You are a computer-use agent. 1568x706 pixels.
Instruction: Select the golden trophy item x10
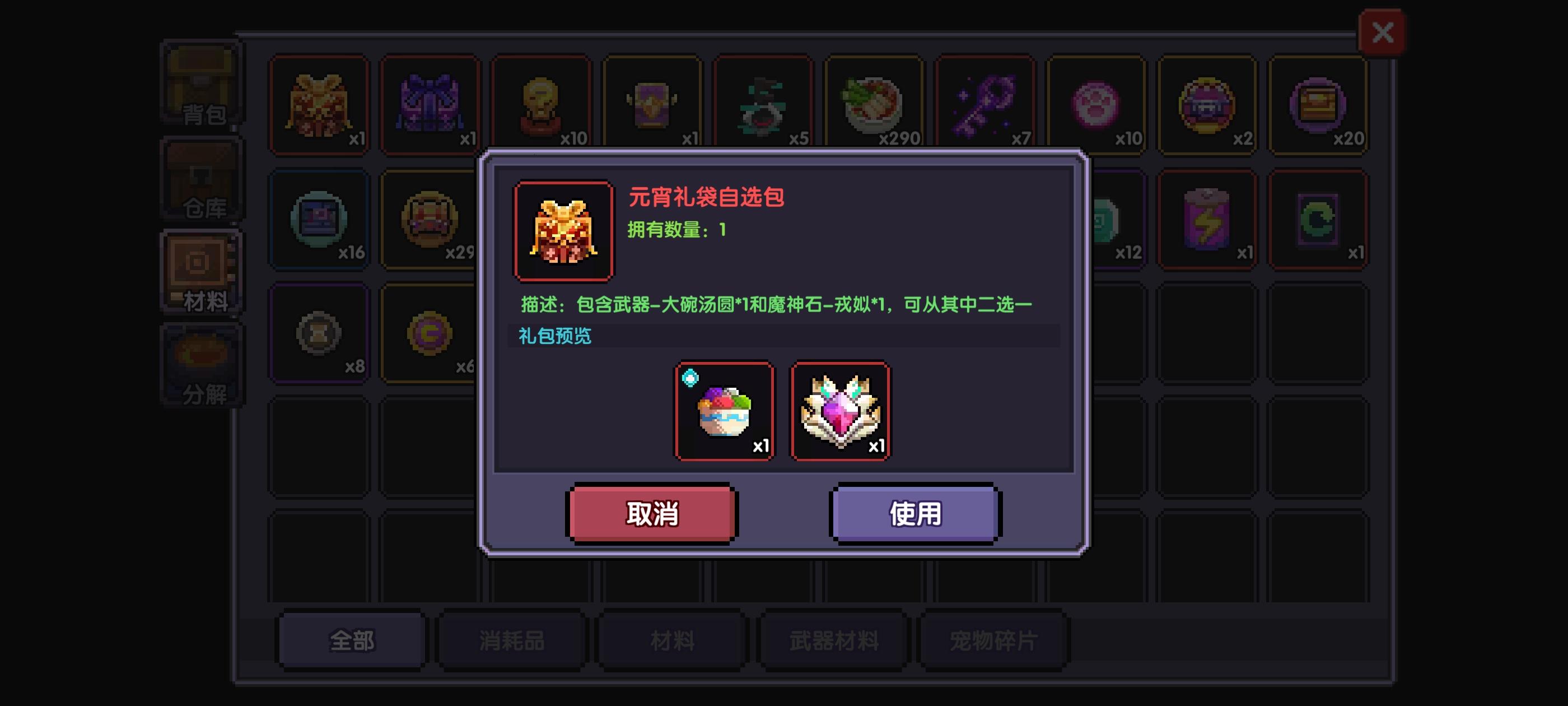(x=541, y=104)
